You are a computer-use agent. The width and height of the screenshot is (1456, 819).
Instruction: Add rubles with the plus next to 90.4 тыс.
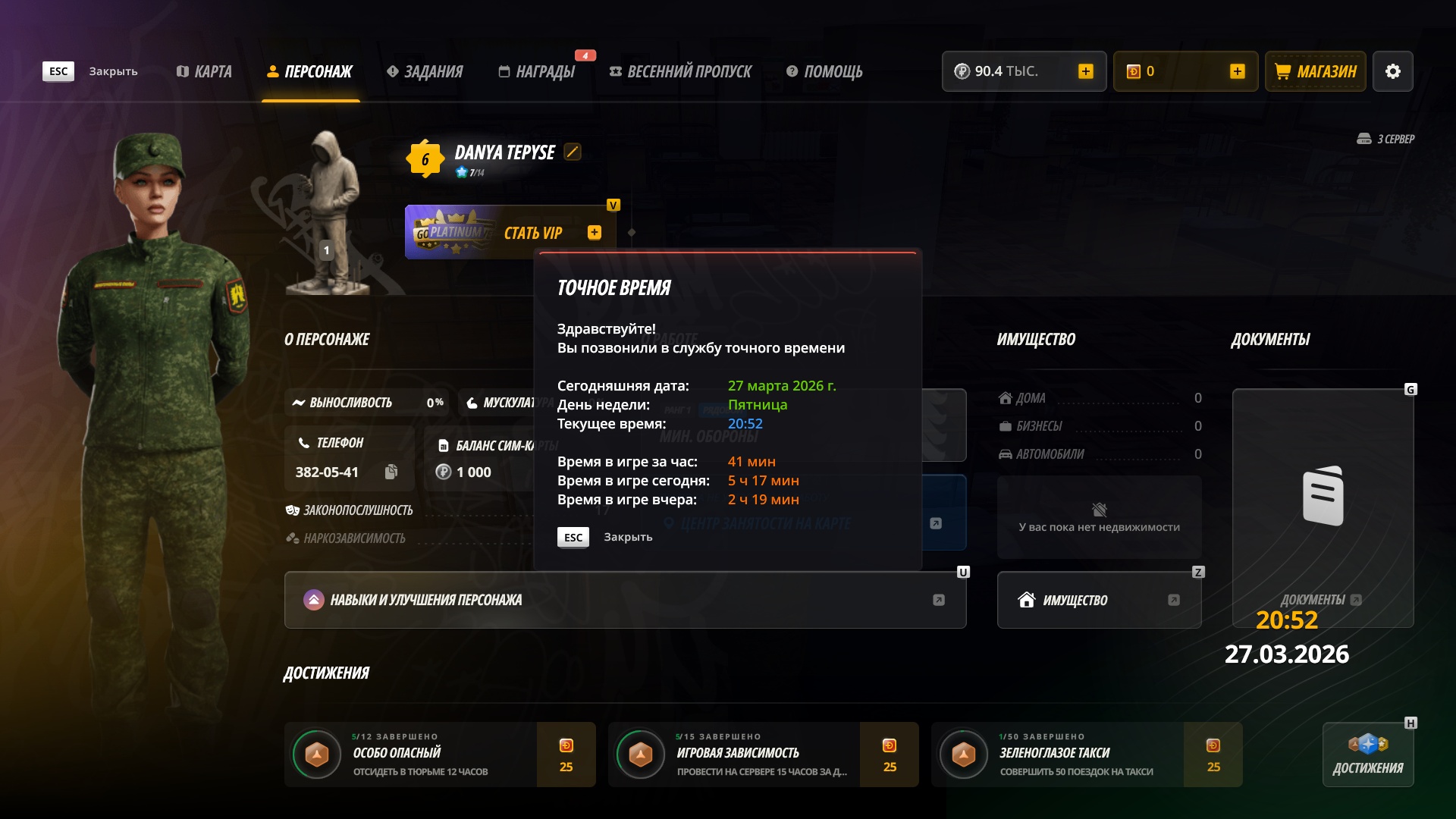coord(1085,71)
